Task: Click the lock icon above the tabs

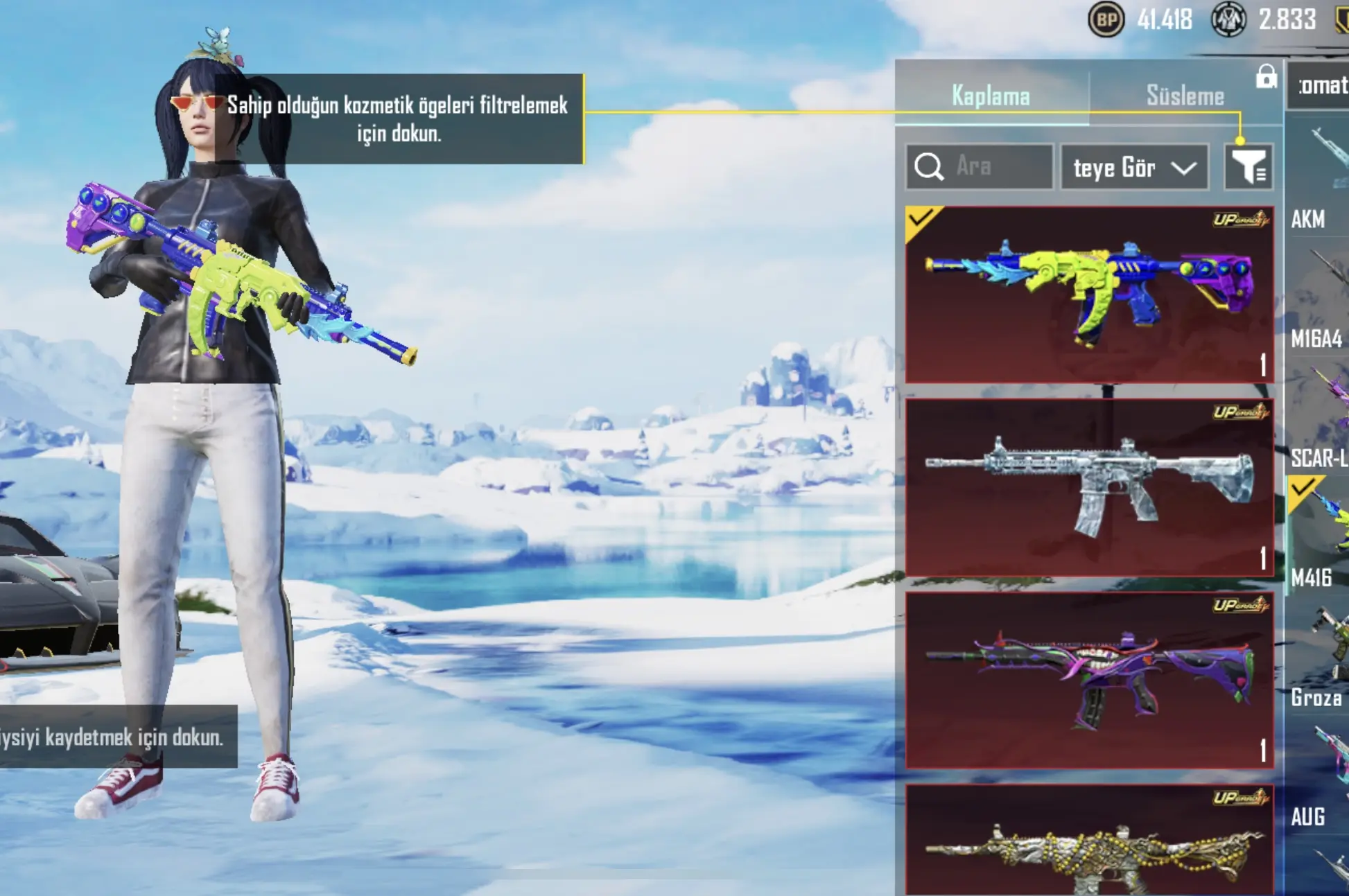Action: tap(1266, 77)
